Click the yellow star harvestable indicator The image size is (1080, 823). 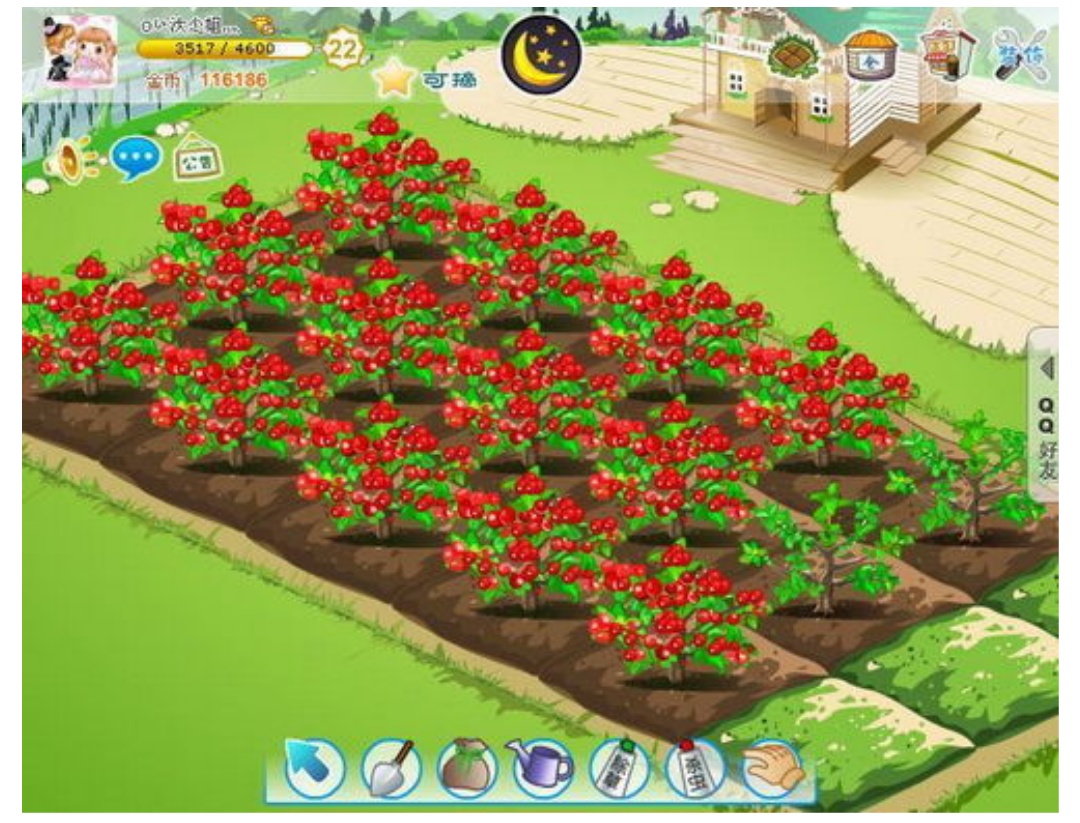396,79
